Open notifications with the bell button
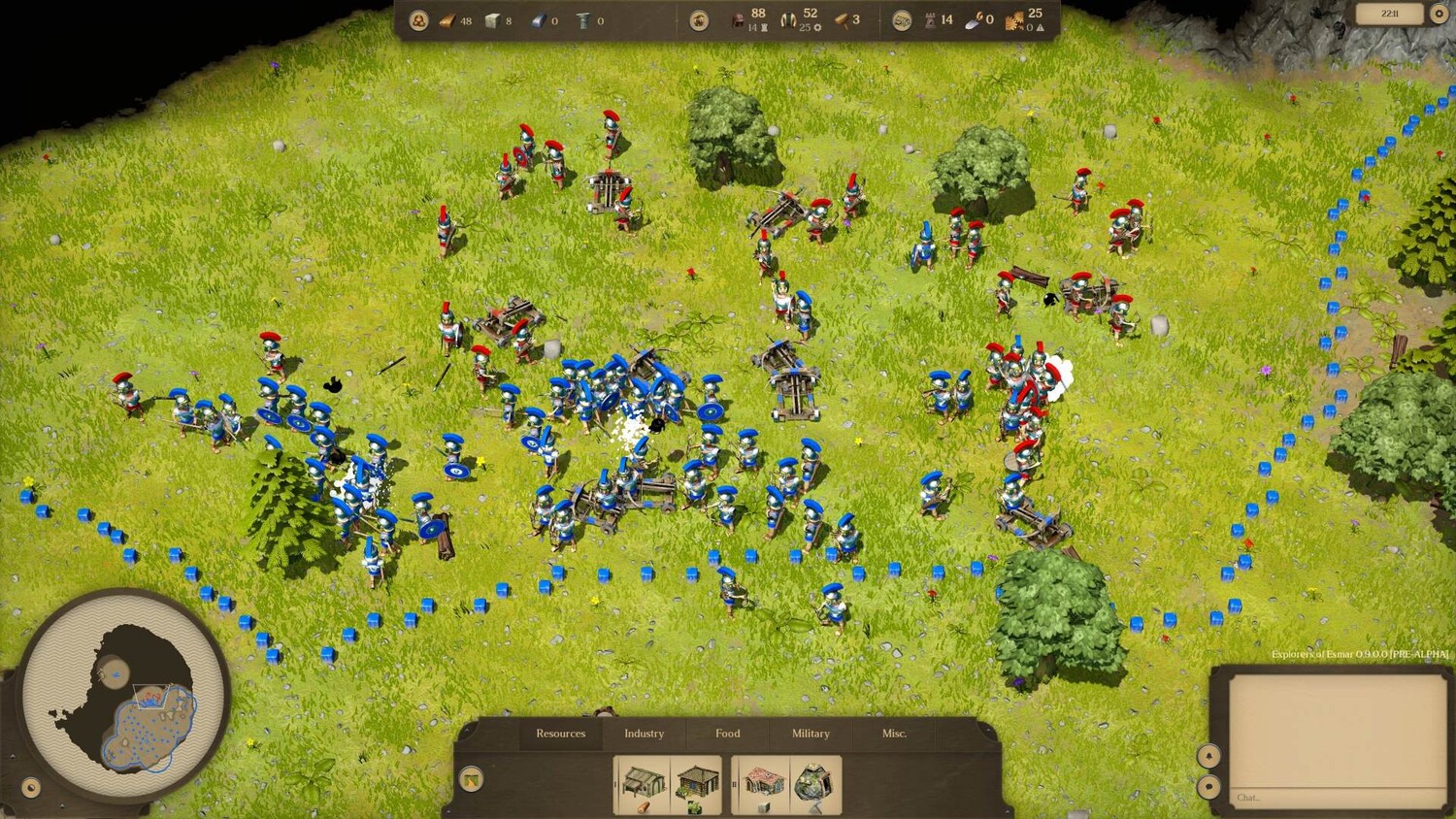The image size is (1456, 819). 1208,755
